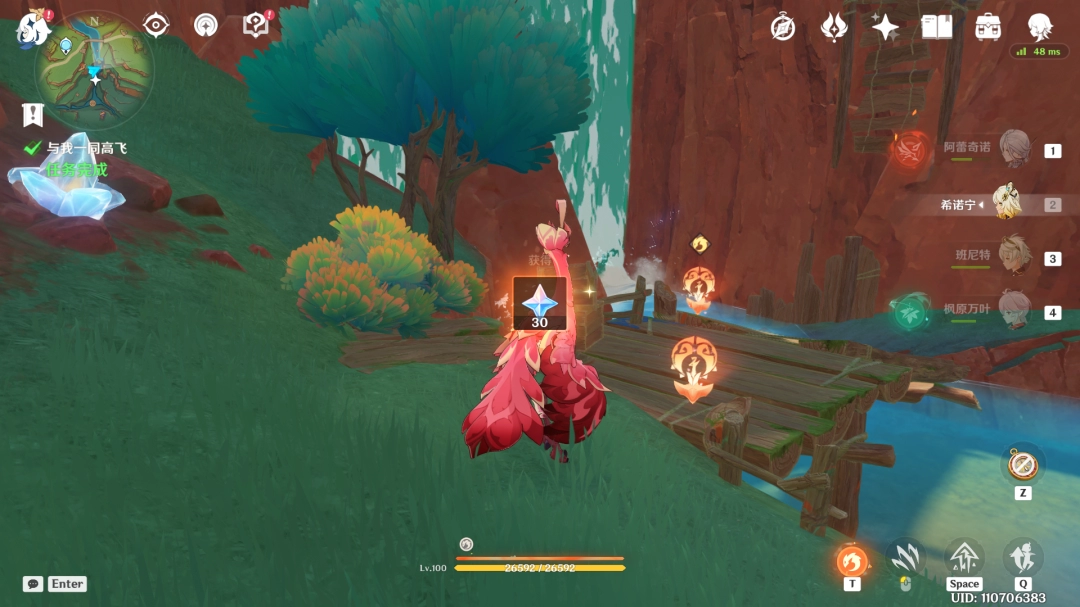Screen dimensions: 1080x607
Task: Open the circular minimap
Action: coord(94,70)
